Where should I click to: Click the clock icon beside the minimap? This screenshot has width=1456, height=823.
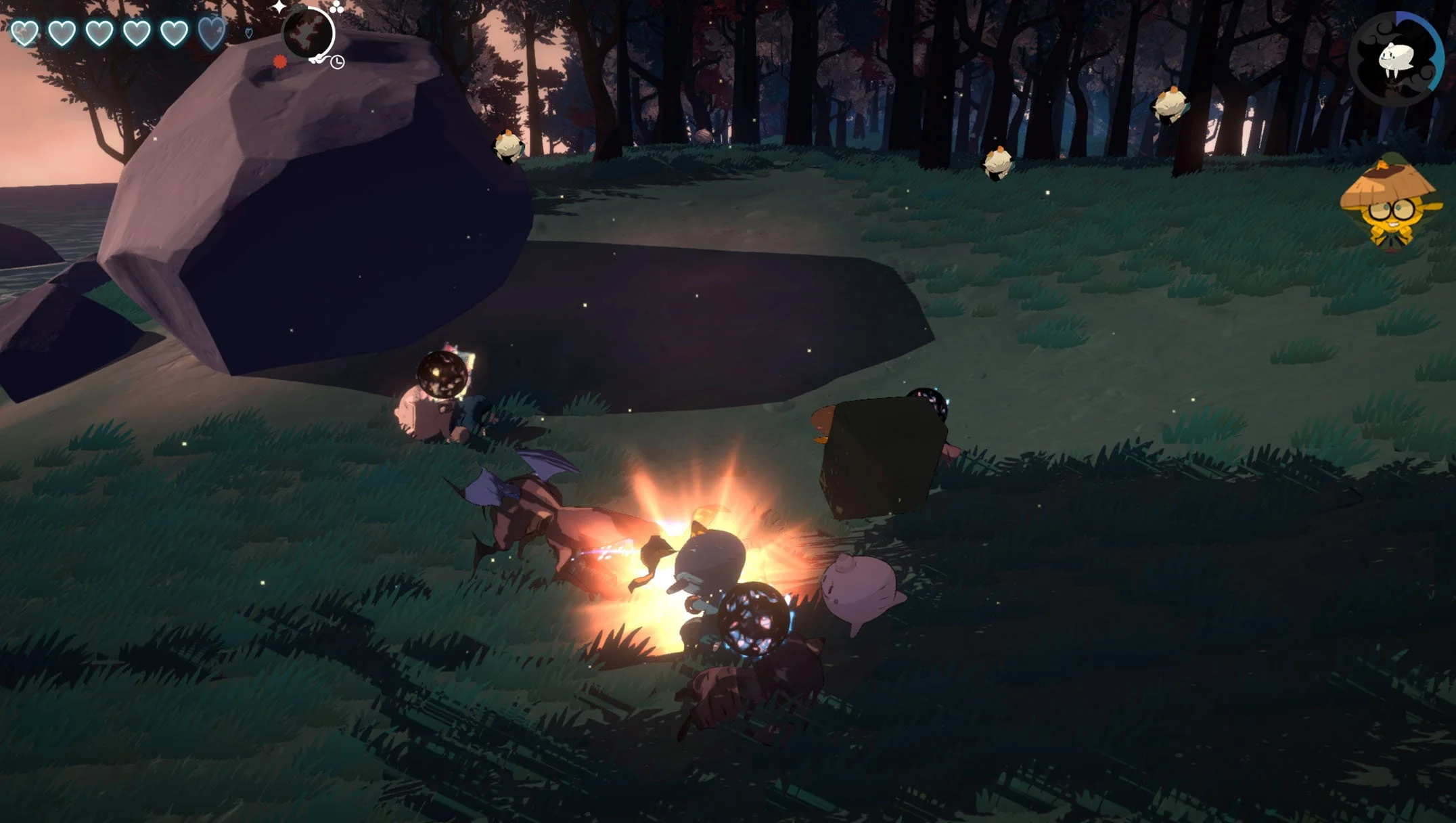338,62
